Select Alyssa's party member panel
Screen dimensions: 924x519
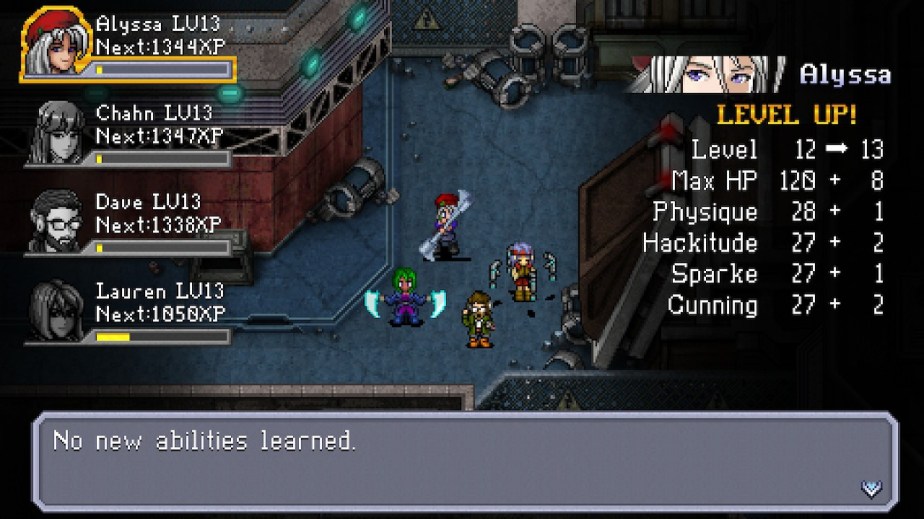(x=128, y=45)
